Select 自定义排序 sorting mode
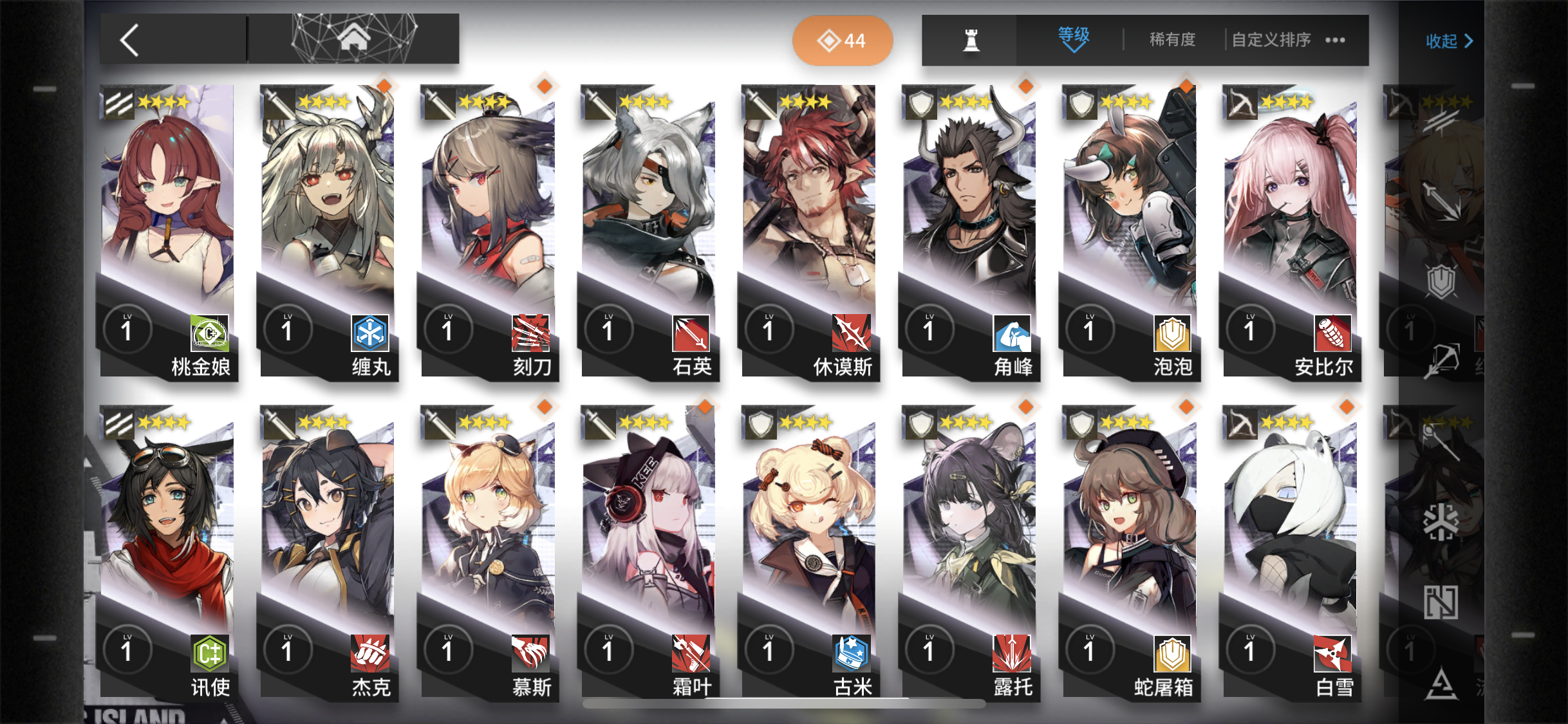Screen dimensions: 1568x724 (x=1271, y=40)
